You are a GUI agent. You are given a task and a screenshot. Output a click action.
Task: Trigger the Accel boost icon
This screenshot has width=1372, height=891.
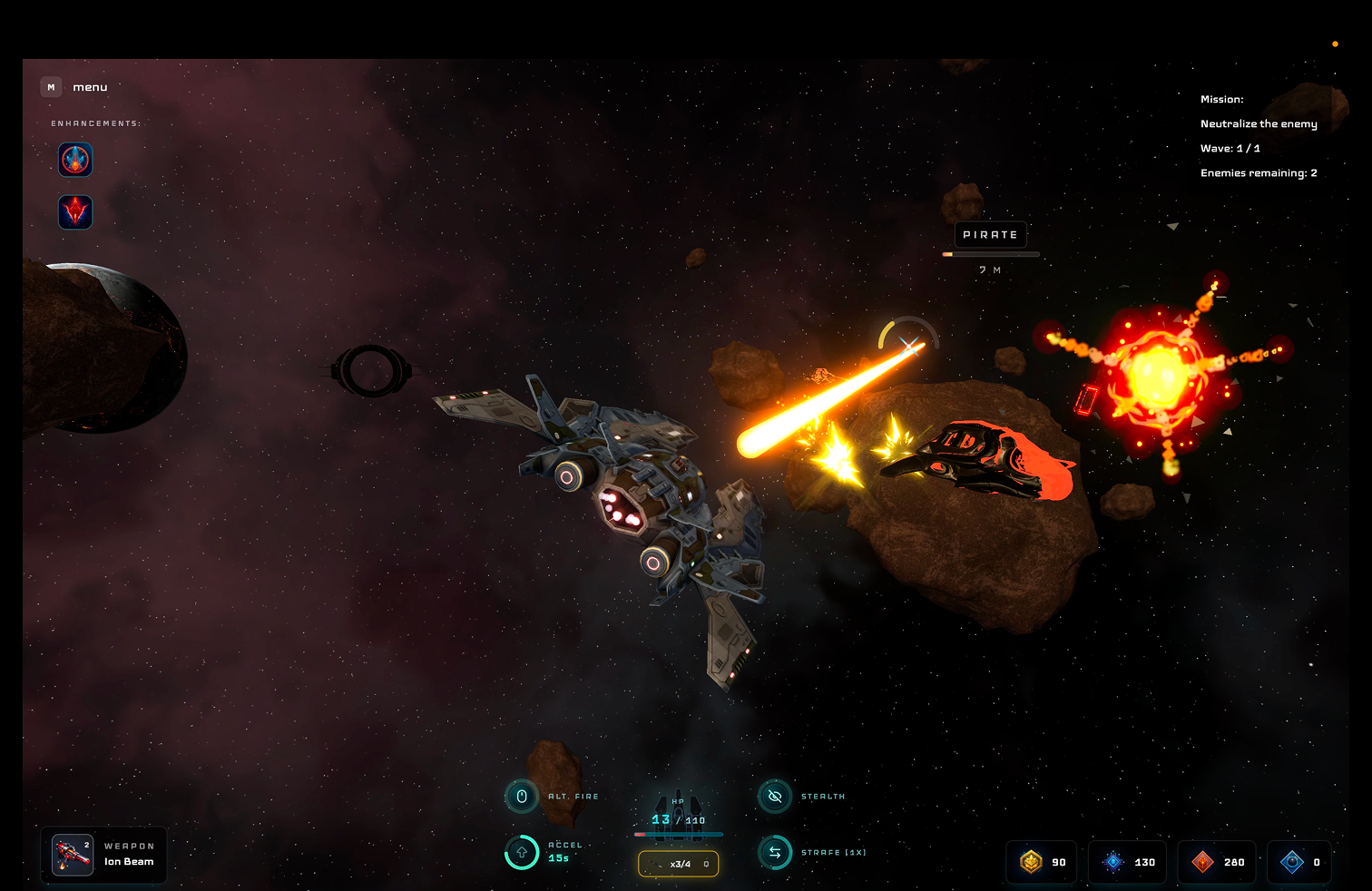pyautogui.click(x=522, y=852)
